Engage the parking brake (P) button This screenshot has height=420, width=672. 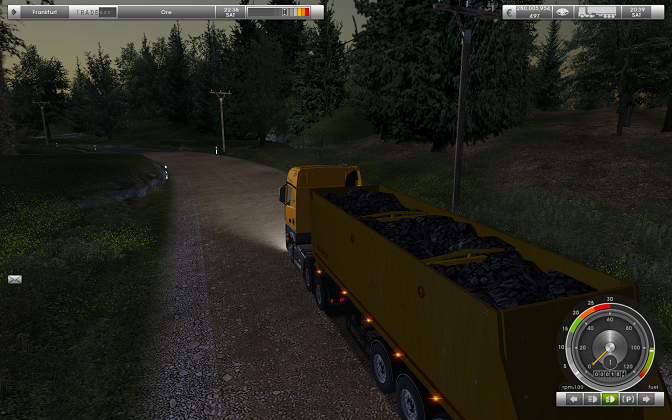click(x=628, y=399)
